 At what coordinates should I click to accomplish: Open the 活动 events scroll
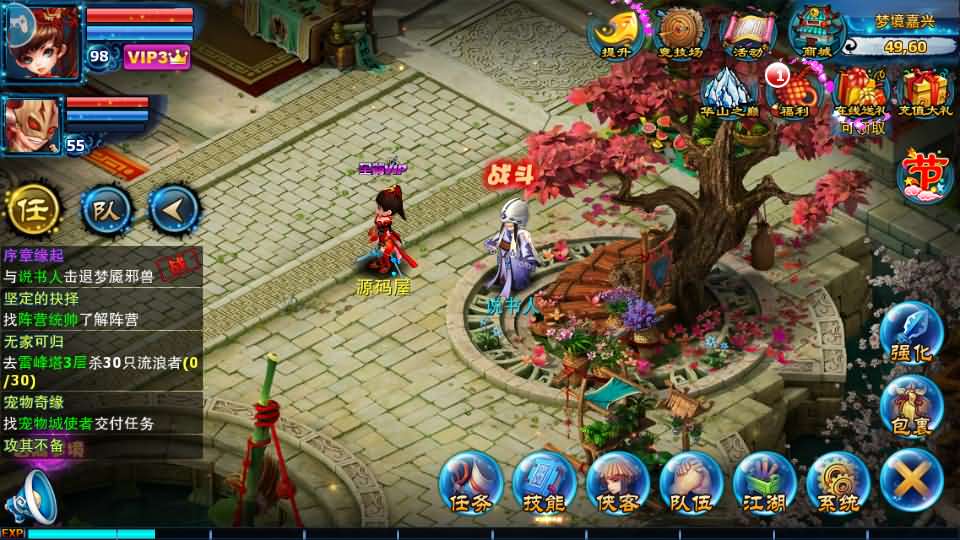tap(748, 35)
